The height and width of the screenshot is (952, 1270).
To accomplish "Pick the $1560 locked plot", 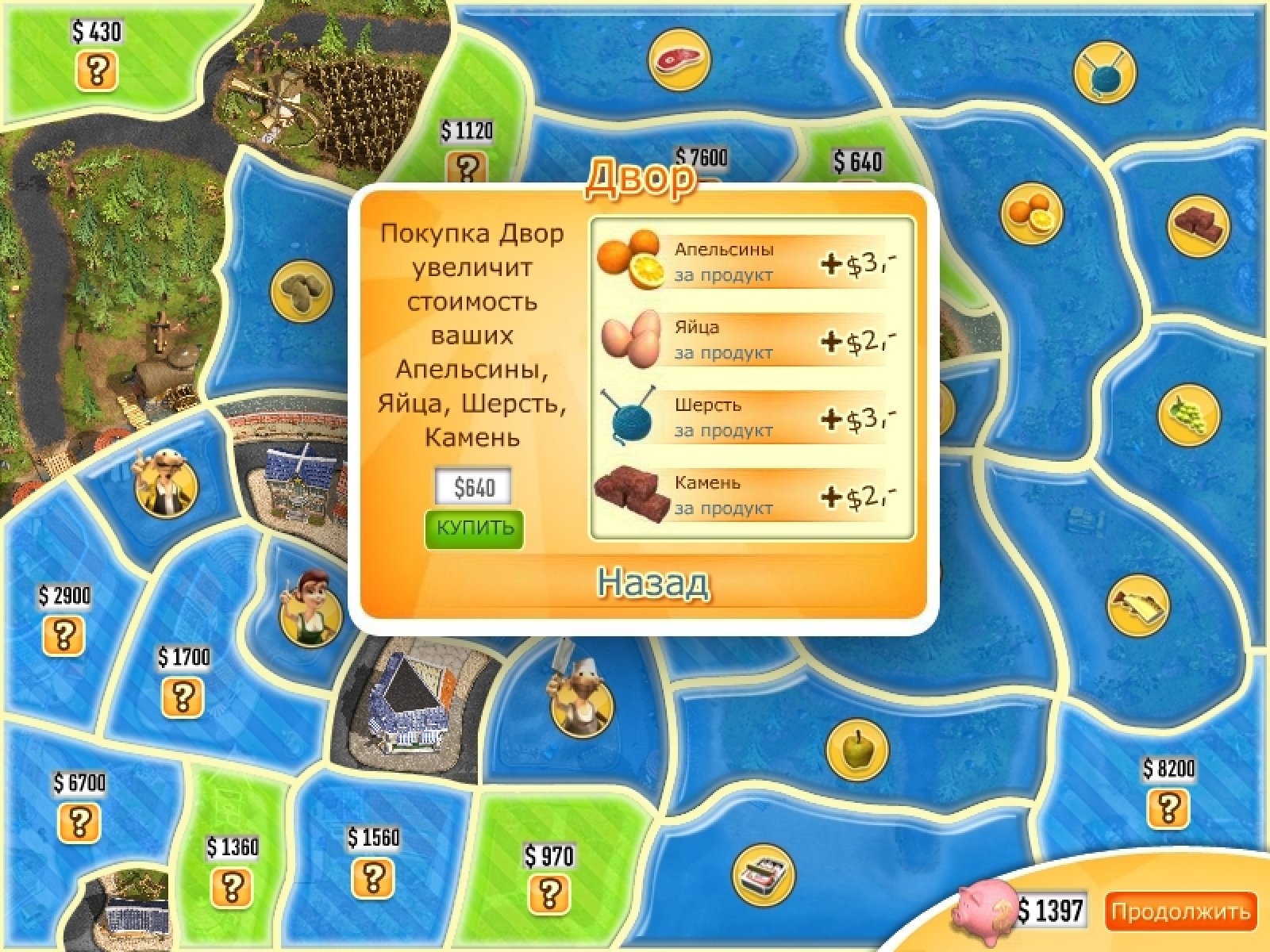I will 373,877.
